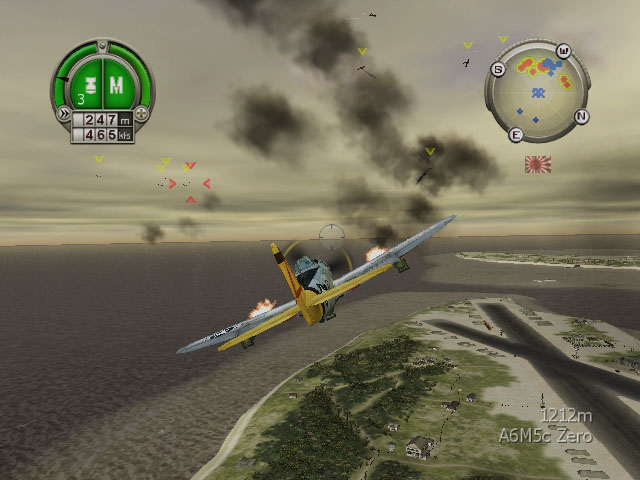Click the Japanese rising sun flag icon
The width and height of the screenshot is (640, 480).
(538, 165)
